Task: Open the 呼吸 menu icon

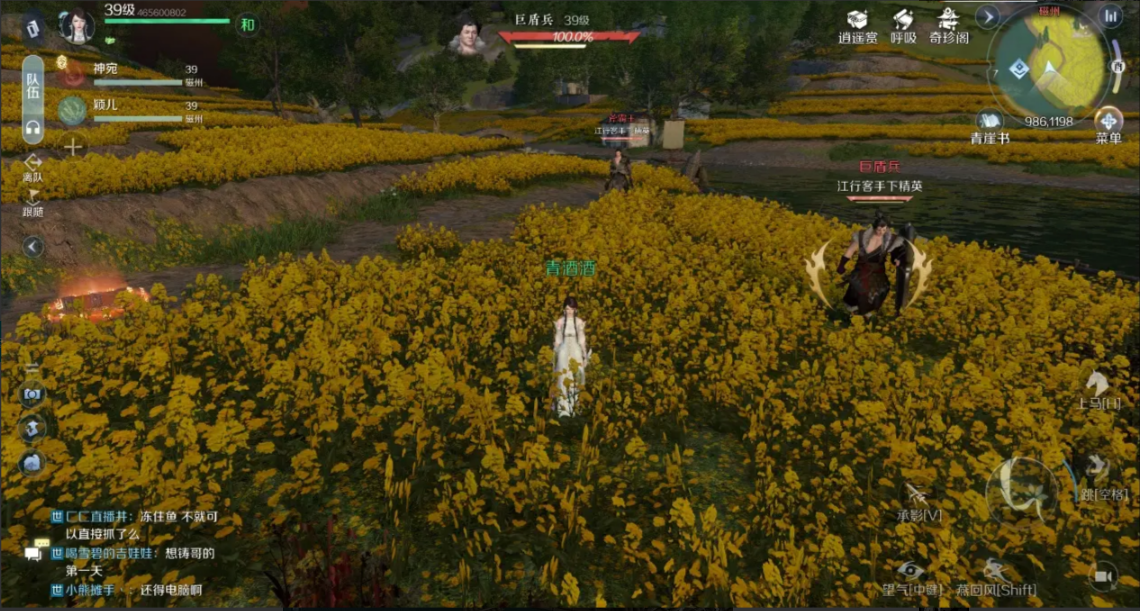Action: click(903, 20)
